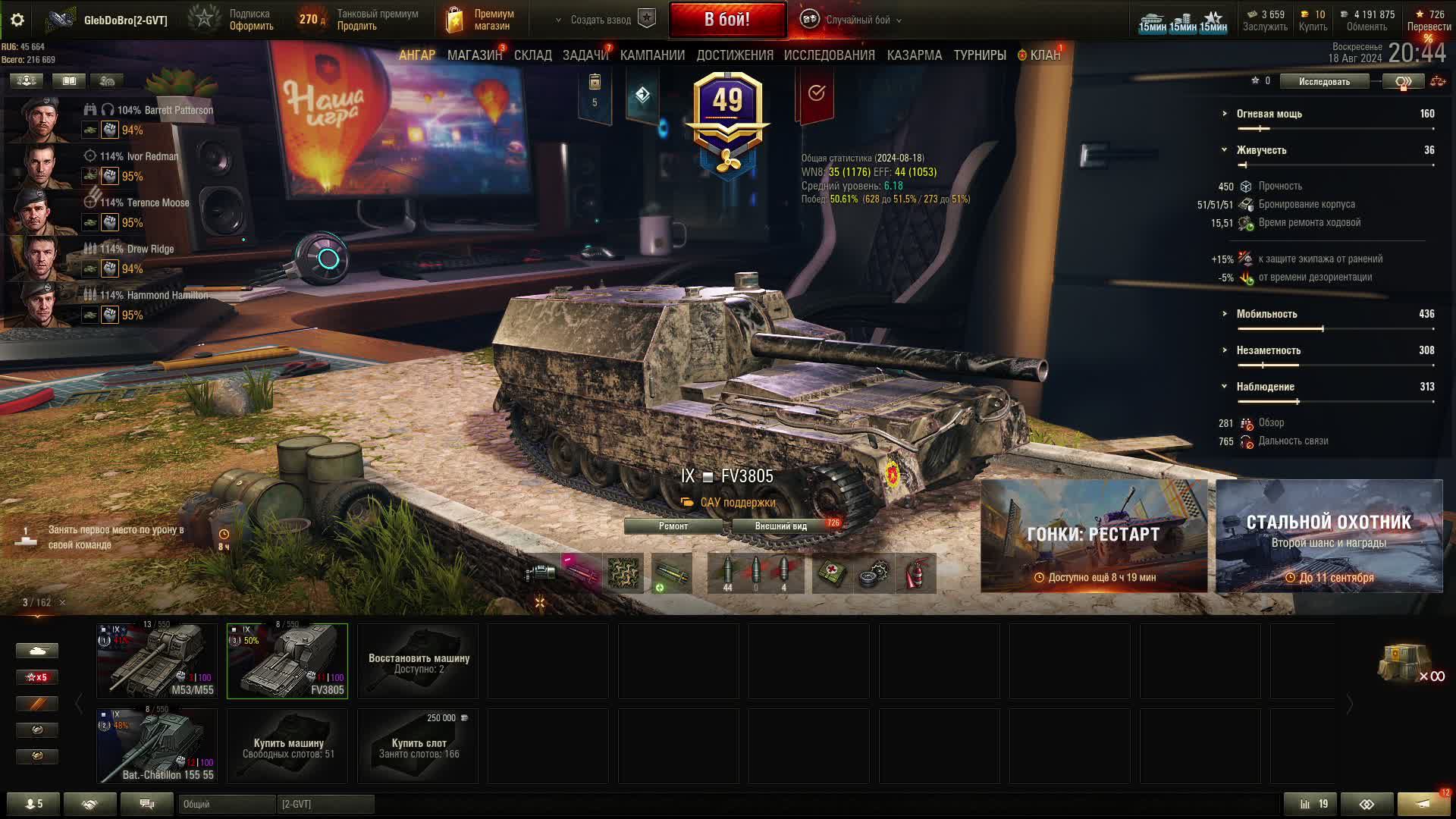Select the M53/M55 vehicle in the carousel
The width and height of the screenshot is (1456, 819).
pyautogui.click(x=157, y=661)
